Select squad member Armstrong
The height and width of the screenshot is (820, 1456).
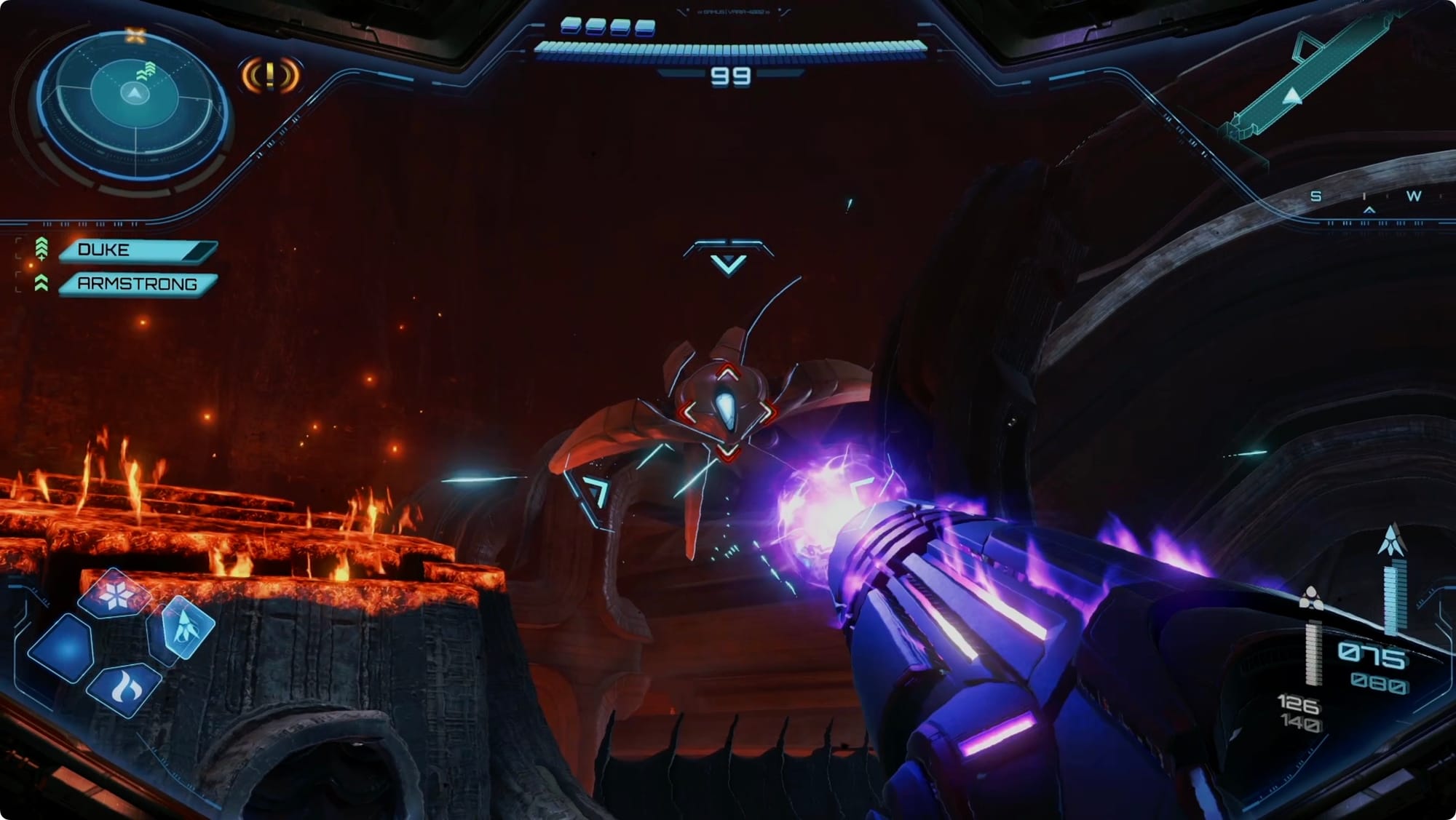point(137,284)
